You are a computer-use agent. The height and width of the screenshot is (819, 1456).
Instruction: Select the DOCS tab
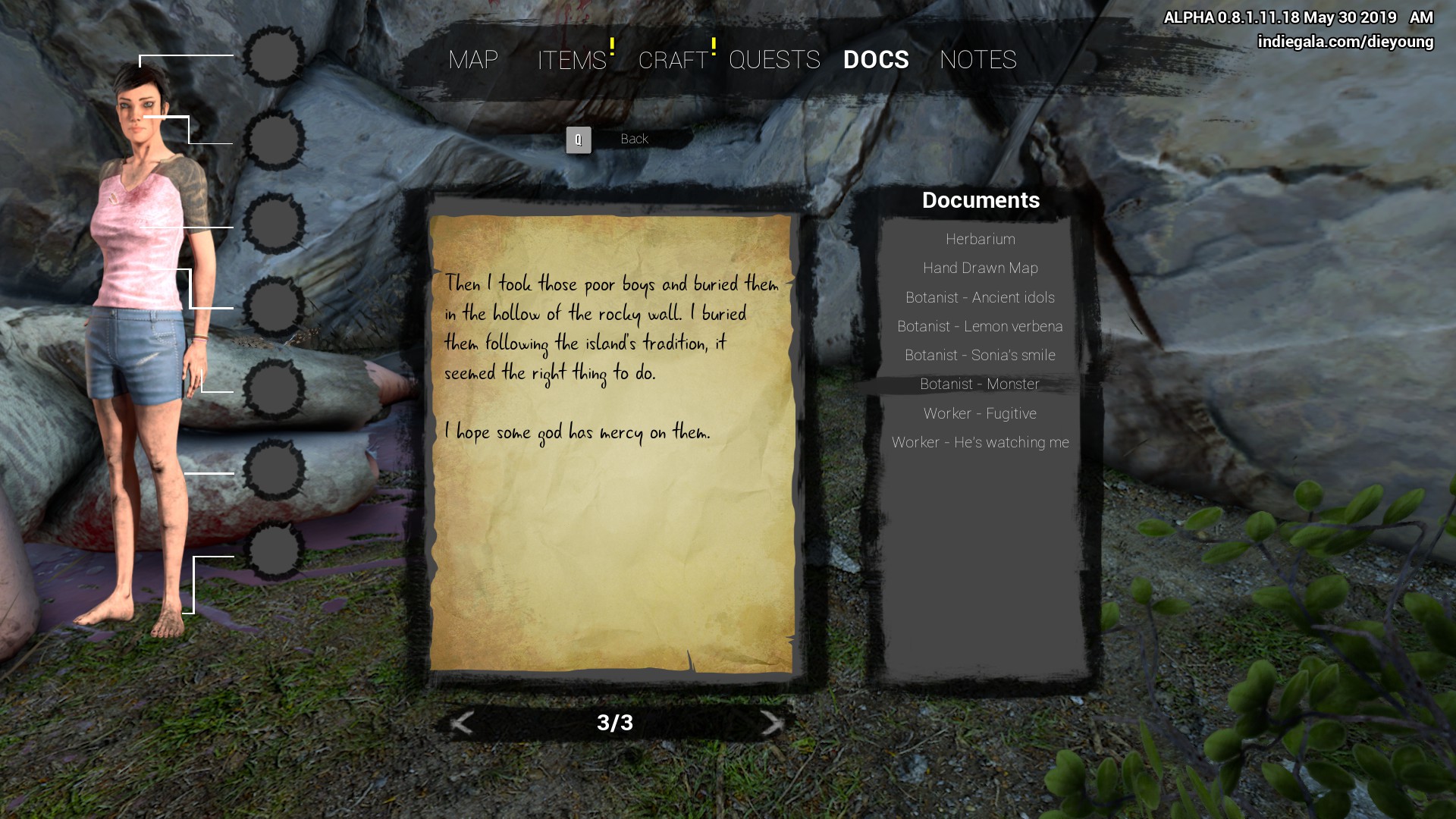[x=876, y=60]
